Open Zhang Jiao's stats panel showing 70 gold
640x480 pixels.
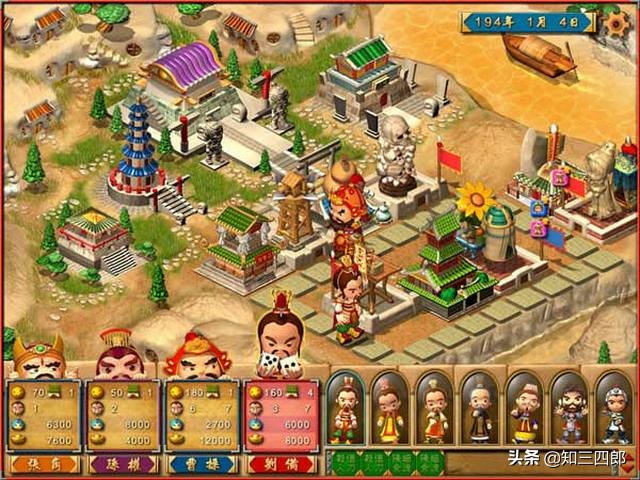[x=41, y=416]
